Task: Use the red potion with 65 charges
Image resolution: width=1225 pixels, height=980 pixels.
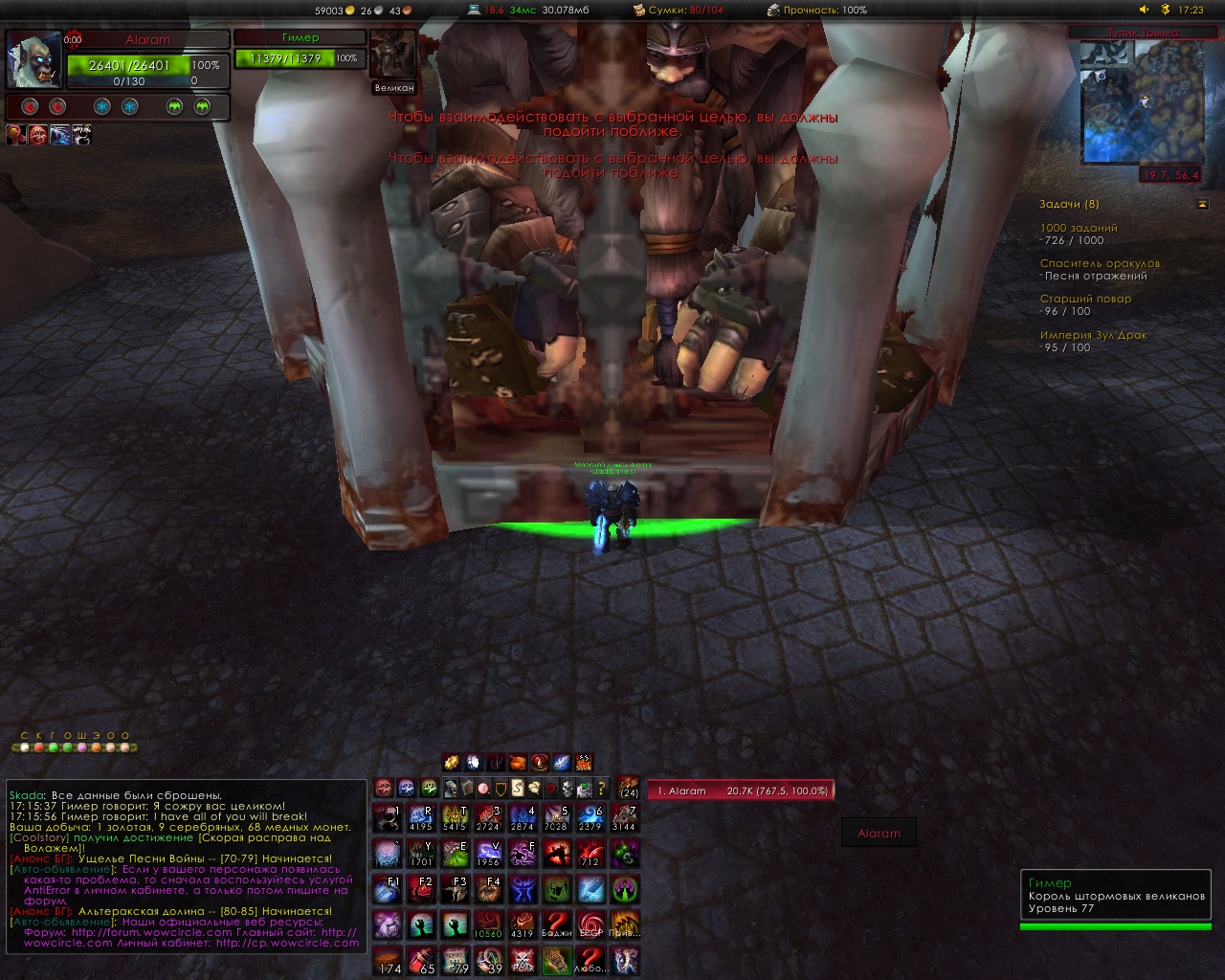Action: click(421, 960)
